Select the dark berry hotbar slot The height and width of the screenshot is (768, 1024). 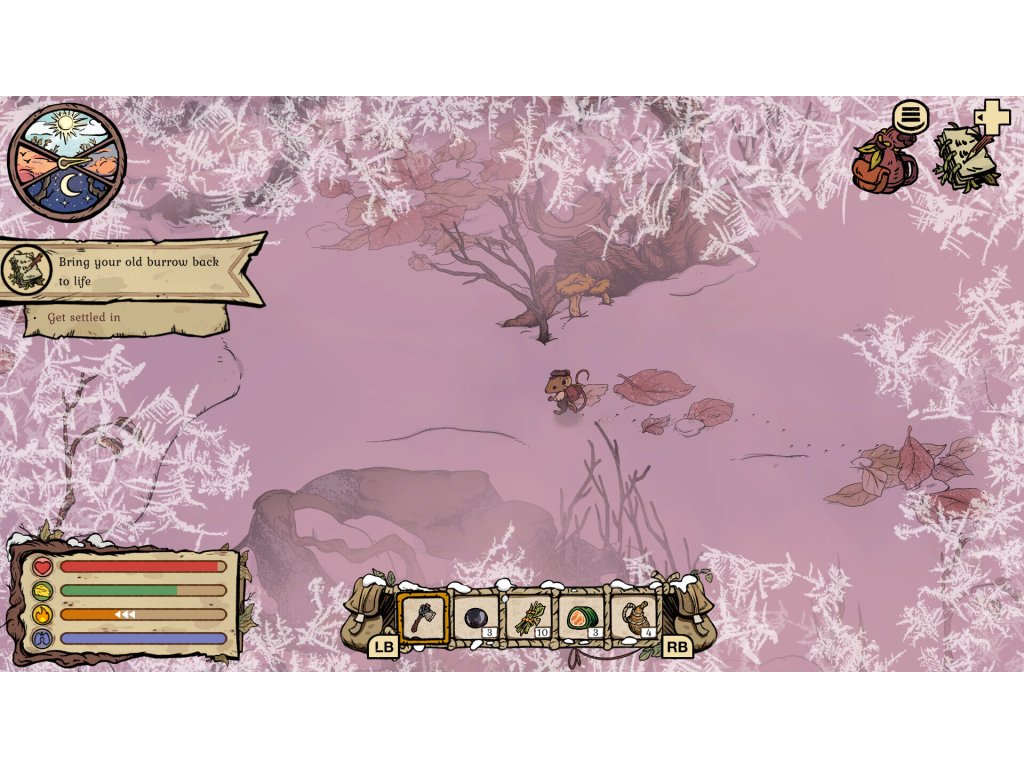click(476, 617)
